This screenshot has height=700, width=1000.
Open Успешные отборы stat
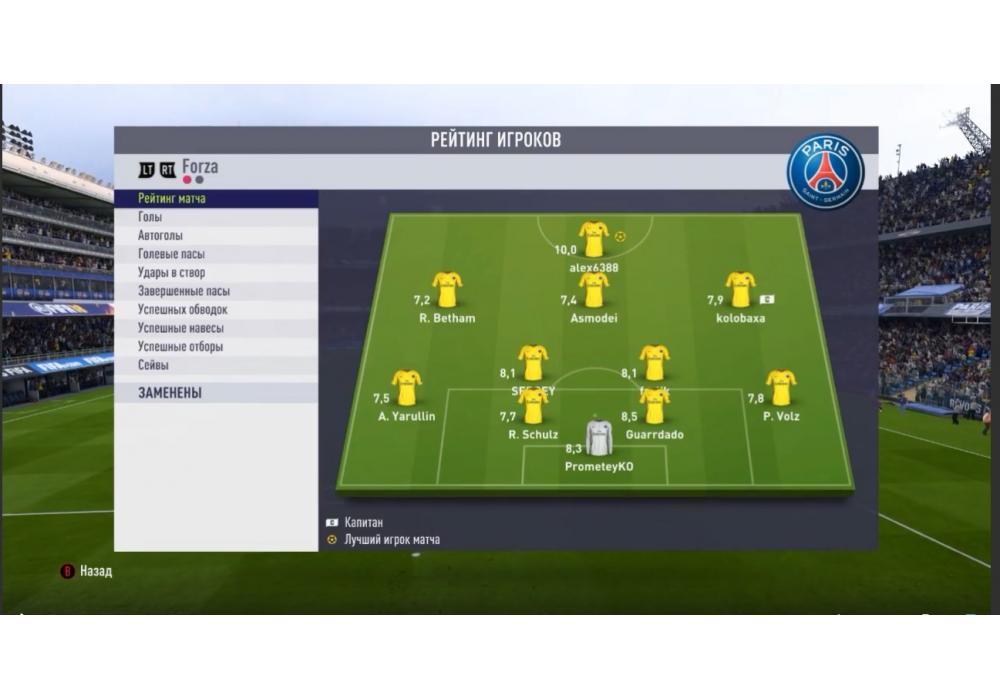180,347
